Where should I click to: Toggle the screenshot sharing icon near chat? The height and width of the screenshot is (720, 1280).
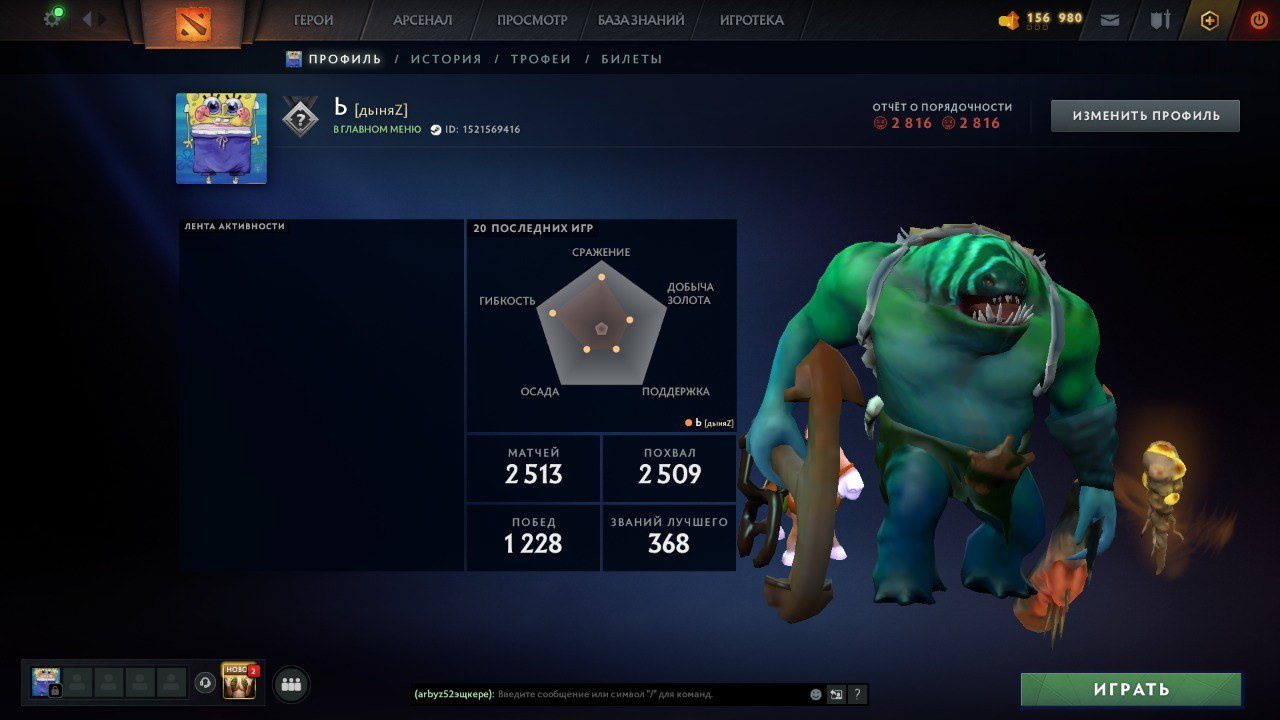836,693
